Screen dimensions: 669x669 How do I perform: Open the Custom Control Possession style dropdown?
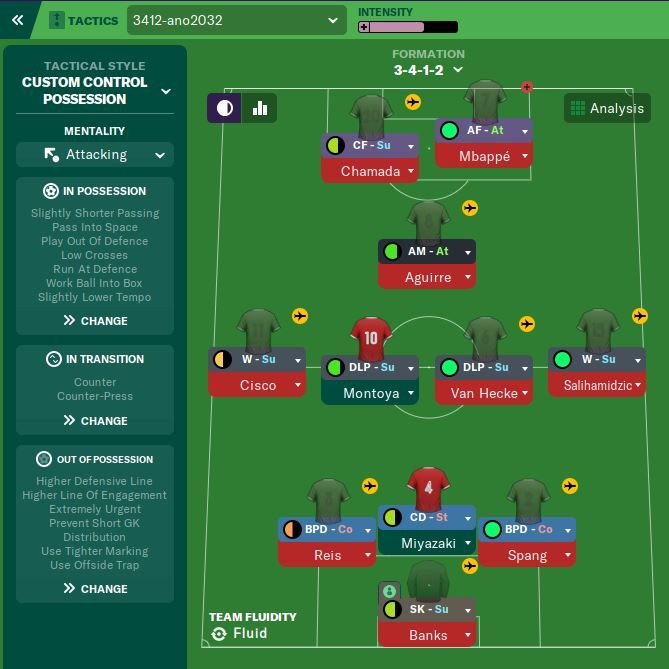click(x=95, y=90)
